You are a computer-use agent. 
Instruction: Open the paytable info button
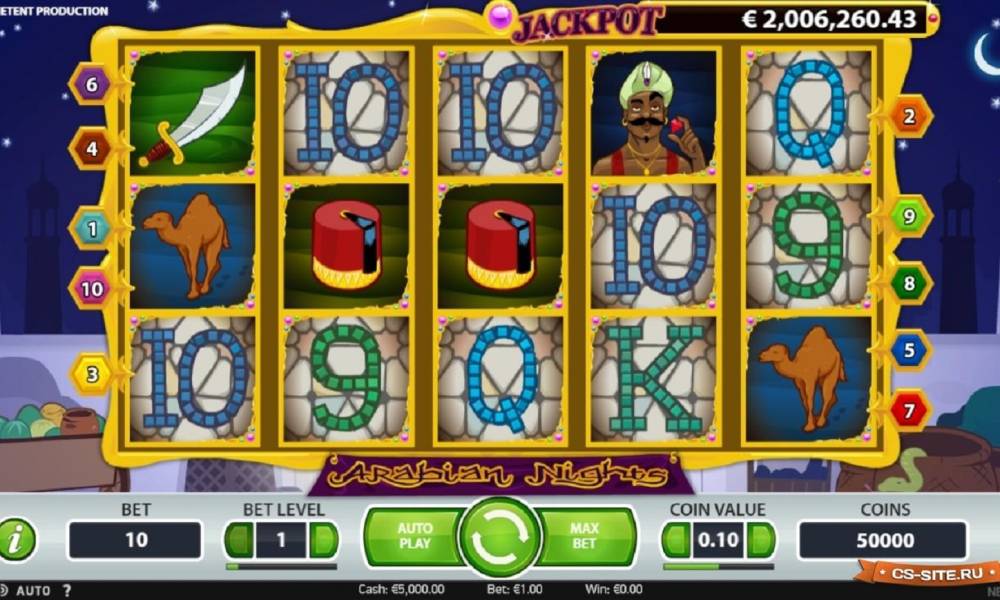[x=17, y=541]
